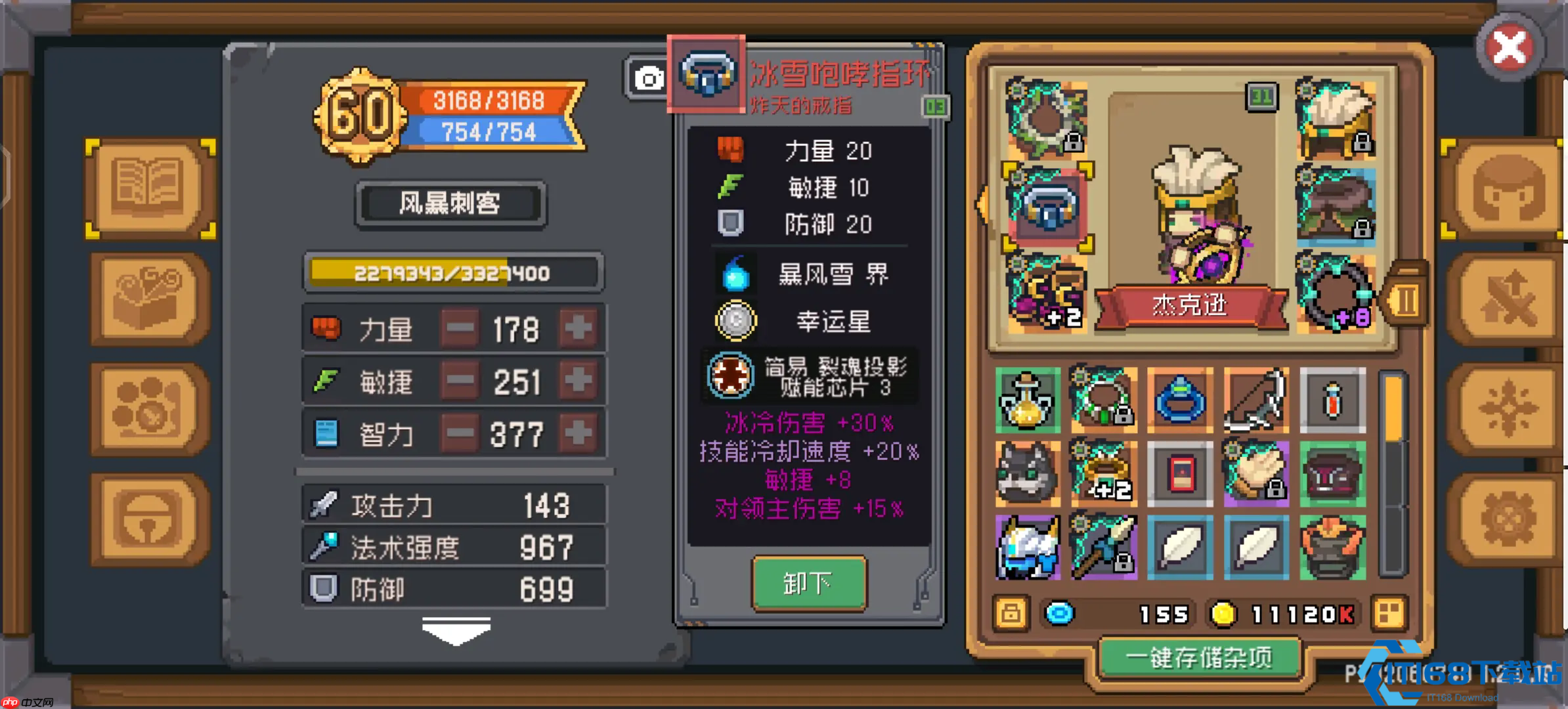The height and width of the screenshot is (709, 1568).
Task: Select the 风暴刺客 class banner
Action: point(449,204)
